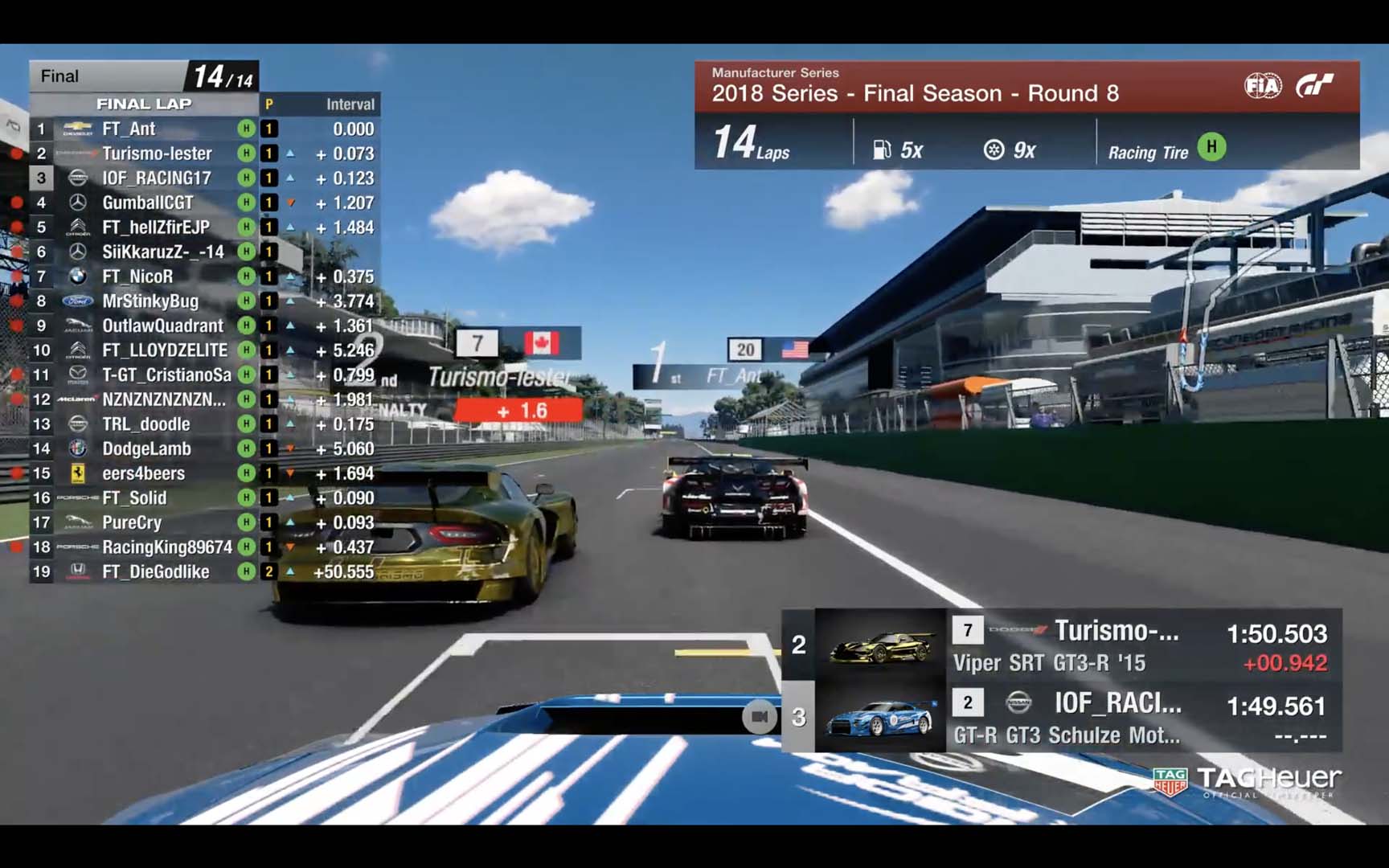Click the Turismo-lester second-place name tag

(x=500, y=376)
